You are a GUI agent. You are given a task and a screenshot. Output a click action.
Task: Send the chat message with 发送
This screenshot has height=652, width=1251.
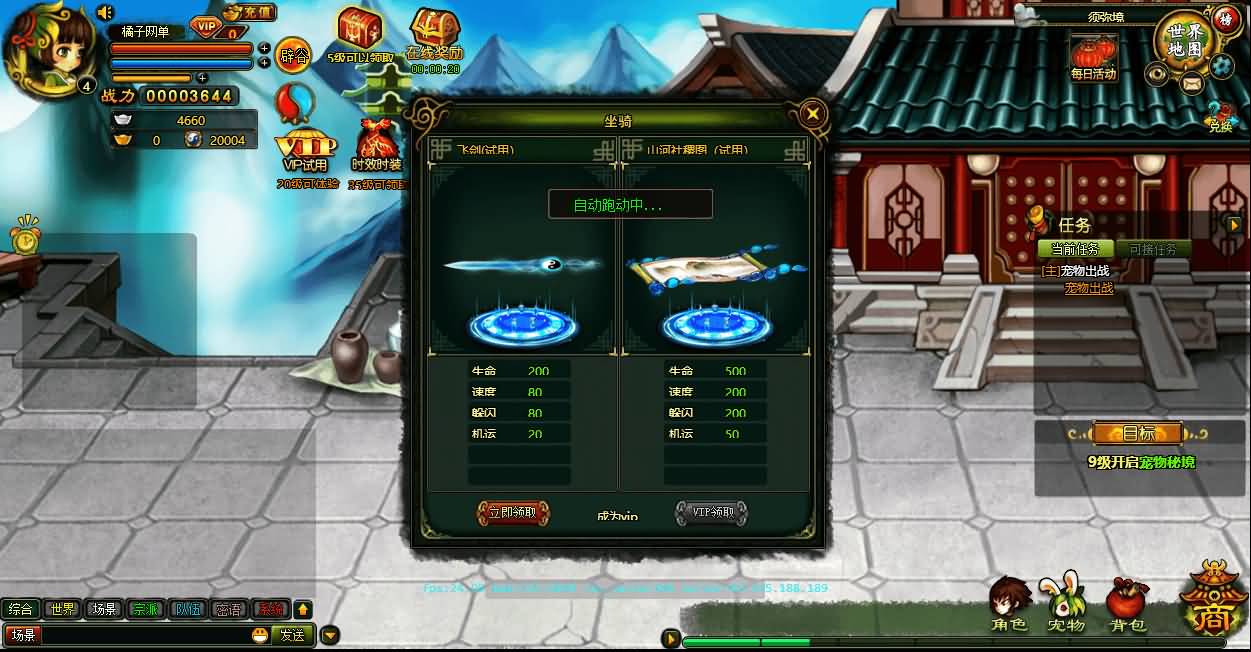[x=292, y=634]
